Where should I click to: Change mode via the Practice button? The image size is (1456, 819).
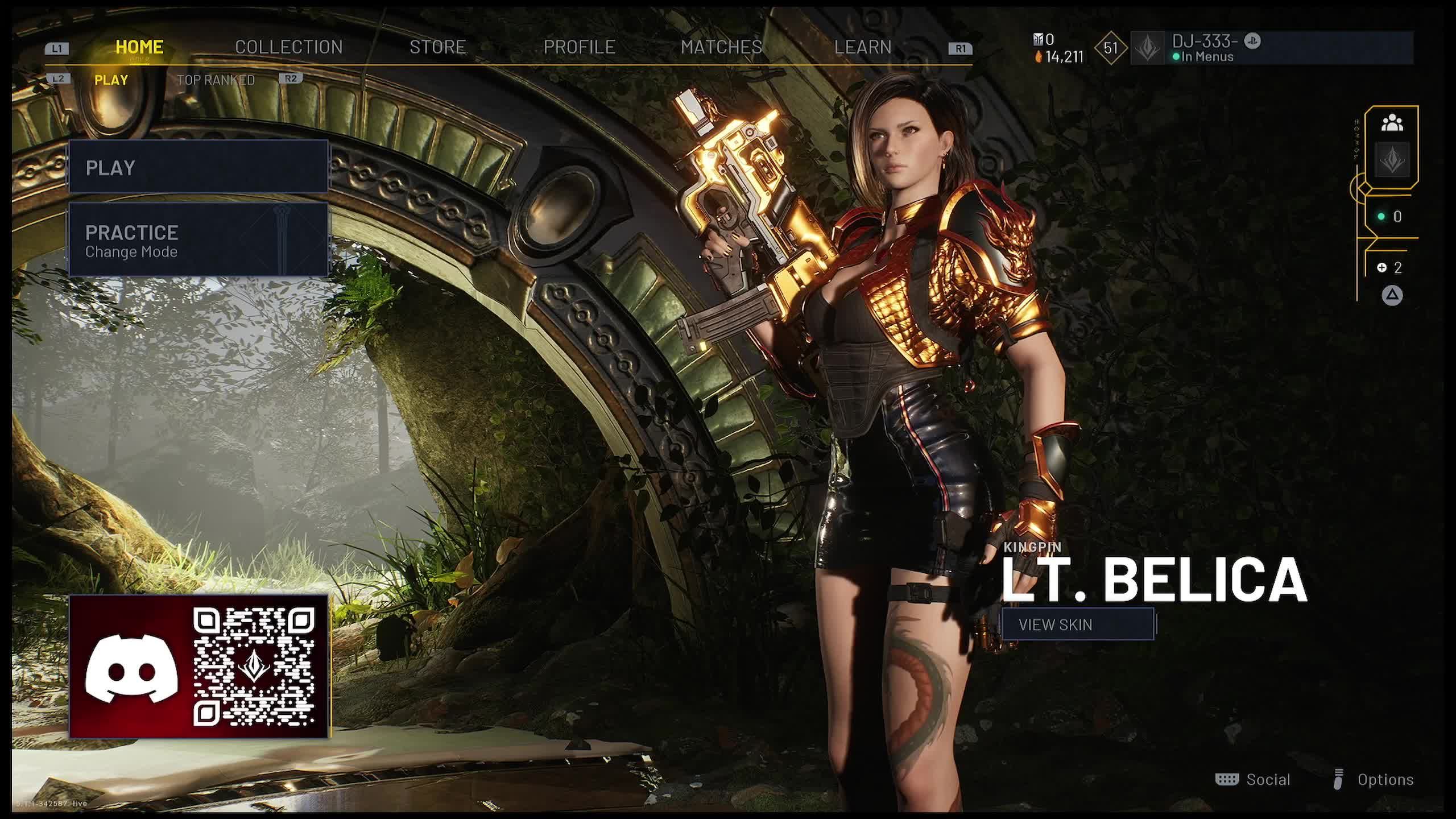point(198,240)
